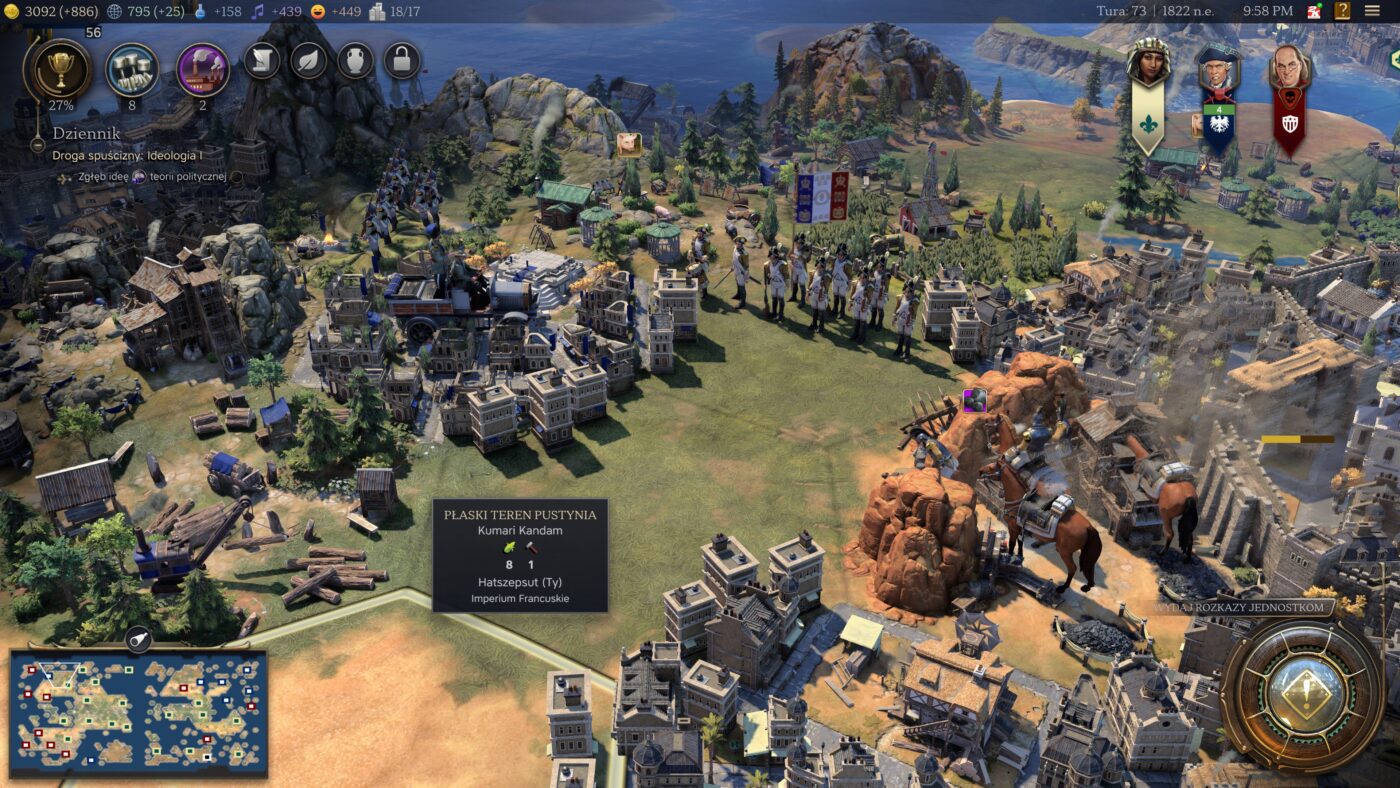This screenshot has height=788, width=1400.
Task: Open the tech tree via the pistons icon
Action: click(132, 69)
